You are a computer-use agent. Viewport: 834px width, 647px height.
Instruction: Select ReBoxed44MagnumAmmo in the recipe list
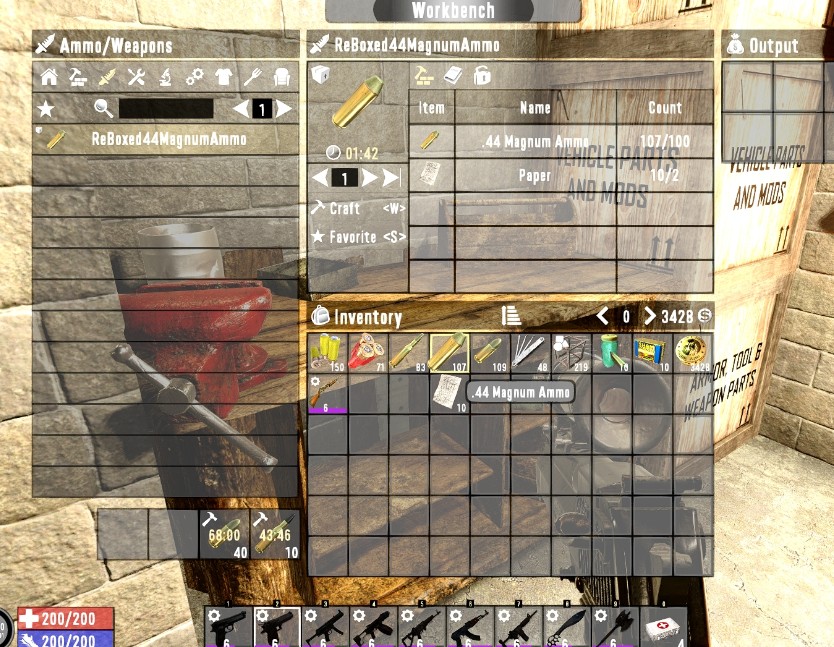(x=168, y=140)
